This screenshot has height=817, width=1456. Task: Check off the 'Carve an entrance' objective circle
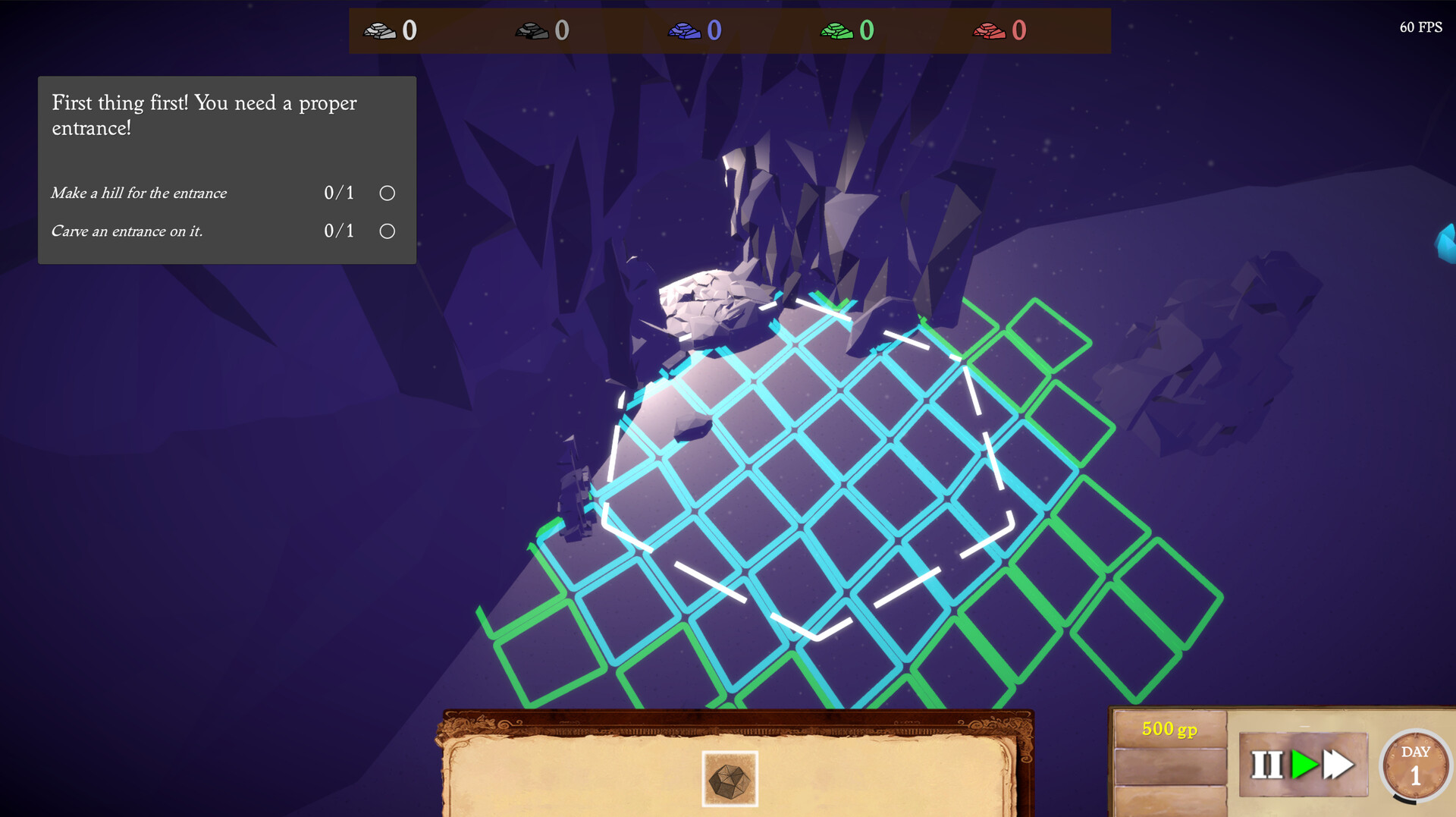386,230
